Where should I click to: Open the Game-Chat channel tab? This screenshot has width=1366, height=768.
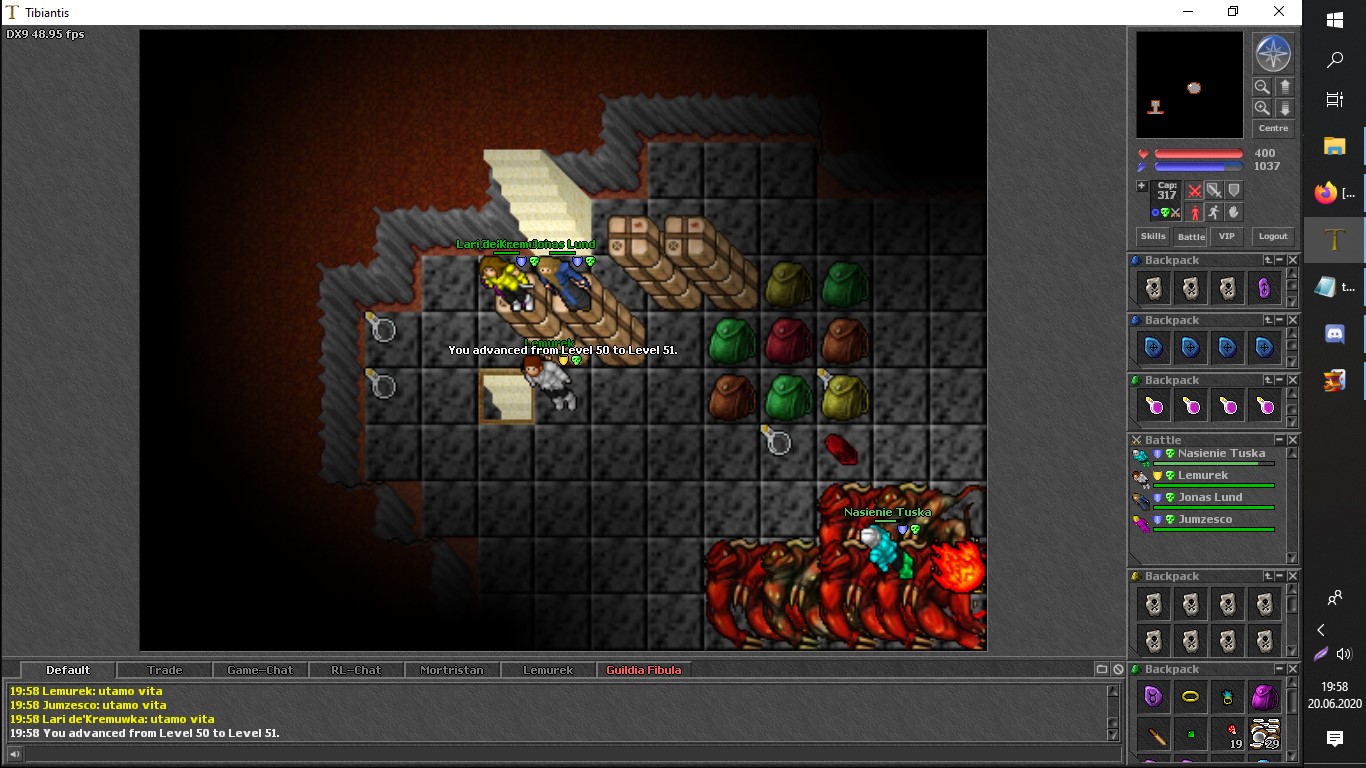pos(260,670)
